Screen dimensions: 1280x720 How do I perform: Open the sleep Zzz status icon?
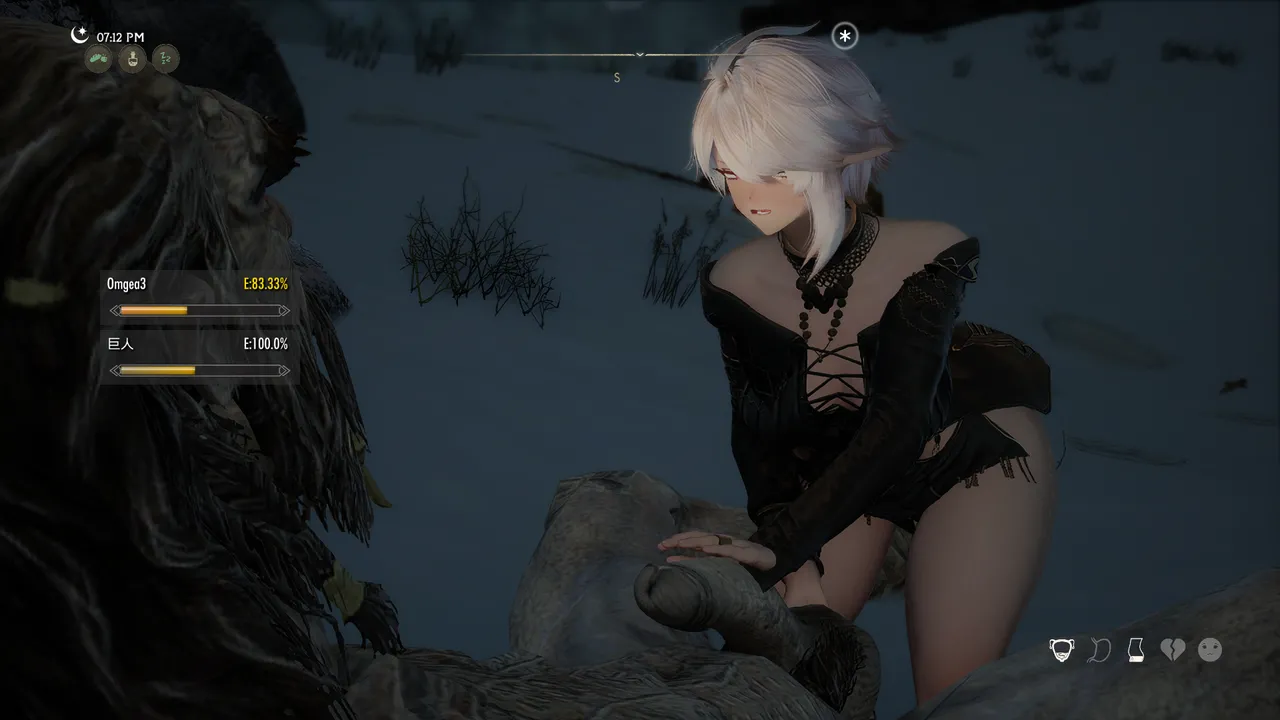(165, 60)
